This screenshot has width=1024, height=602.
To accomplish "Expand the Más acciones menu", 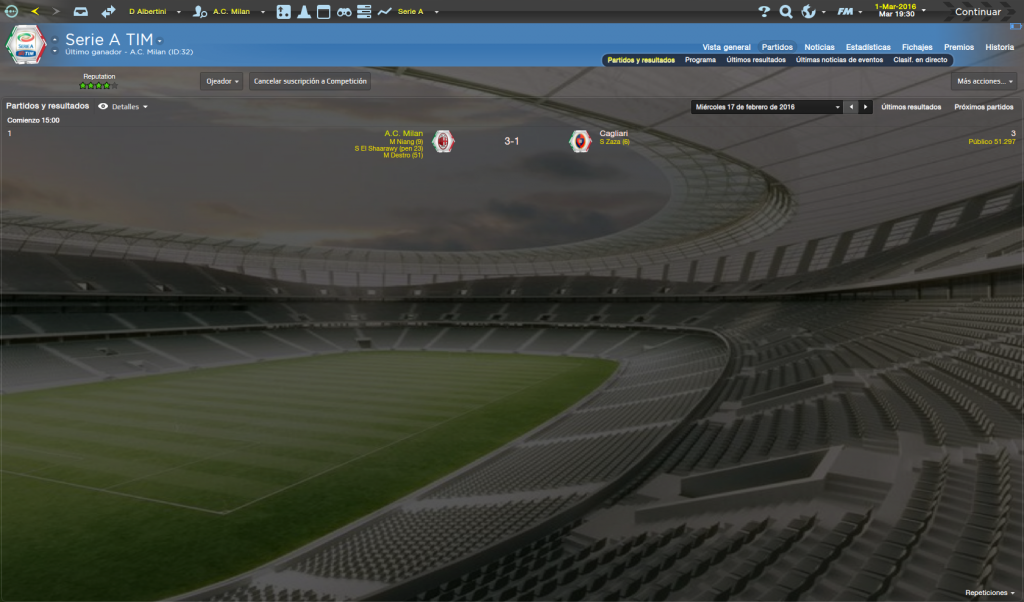I will pos(984,81).
